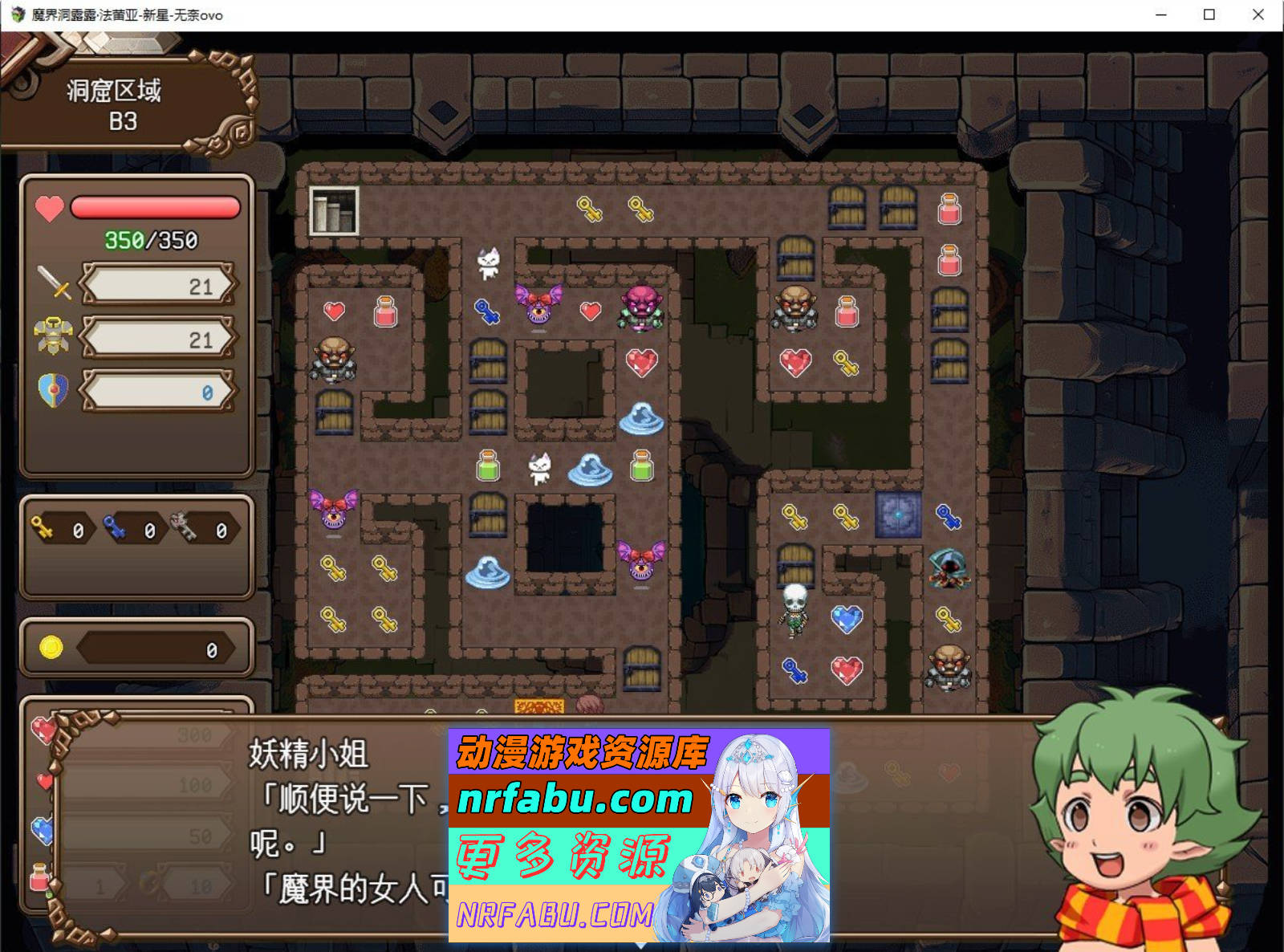Click the coin counter icon
This screenshot has width=1284, height=952.
click(x=50, y=649)
